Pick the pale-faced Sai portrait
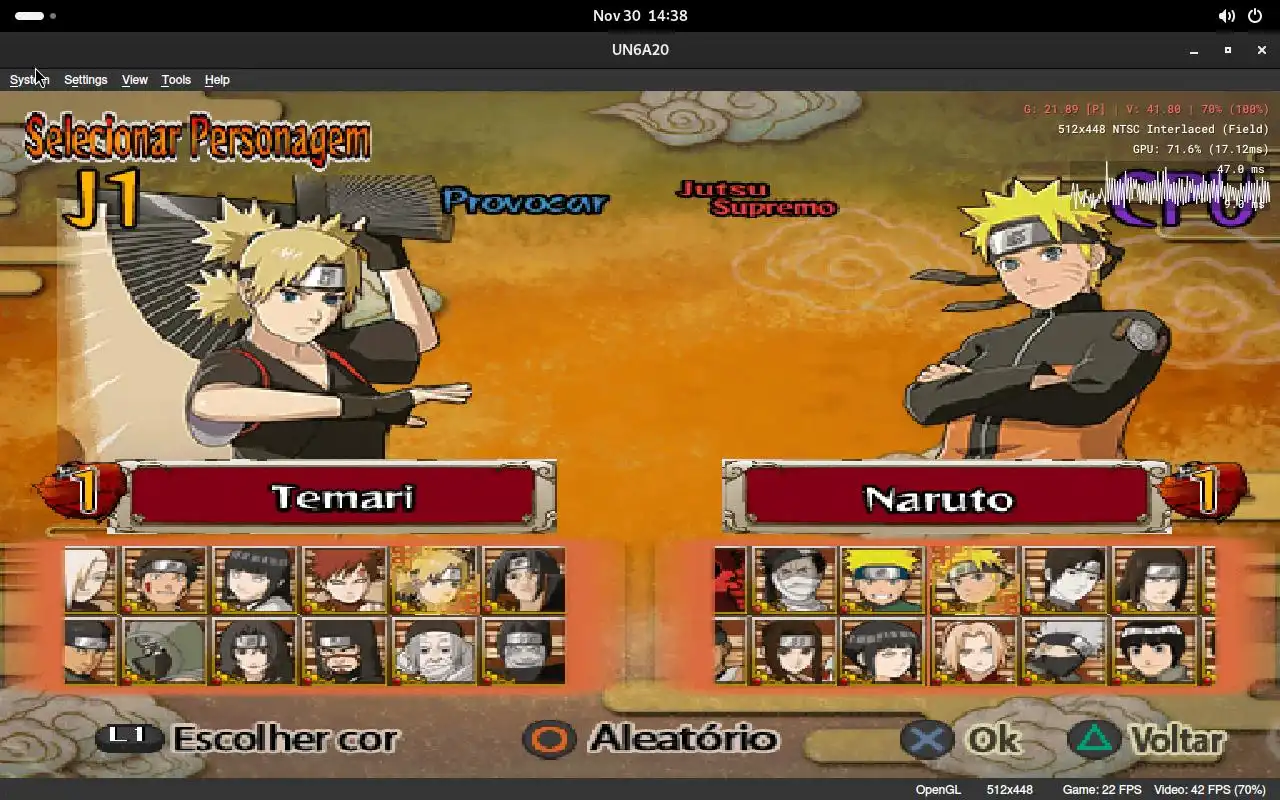The image size is (1280, 800). coord(1063,579)
